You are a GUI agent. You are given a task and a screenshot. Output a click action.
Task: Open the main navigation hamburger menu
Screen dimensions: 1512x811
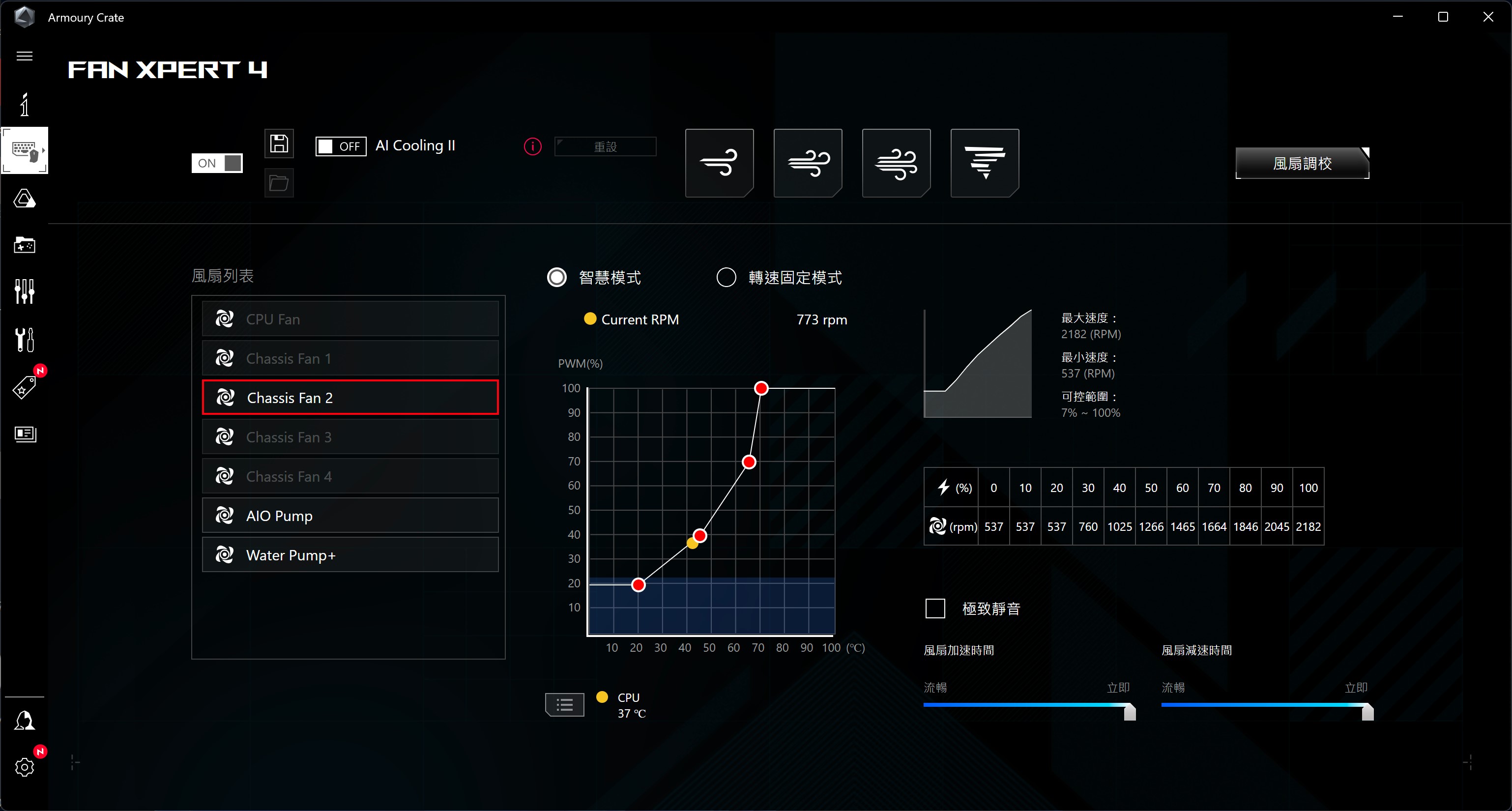click(x=25, y=56)
